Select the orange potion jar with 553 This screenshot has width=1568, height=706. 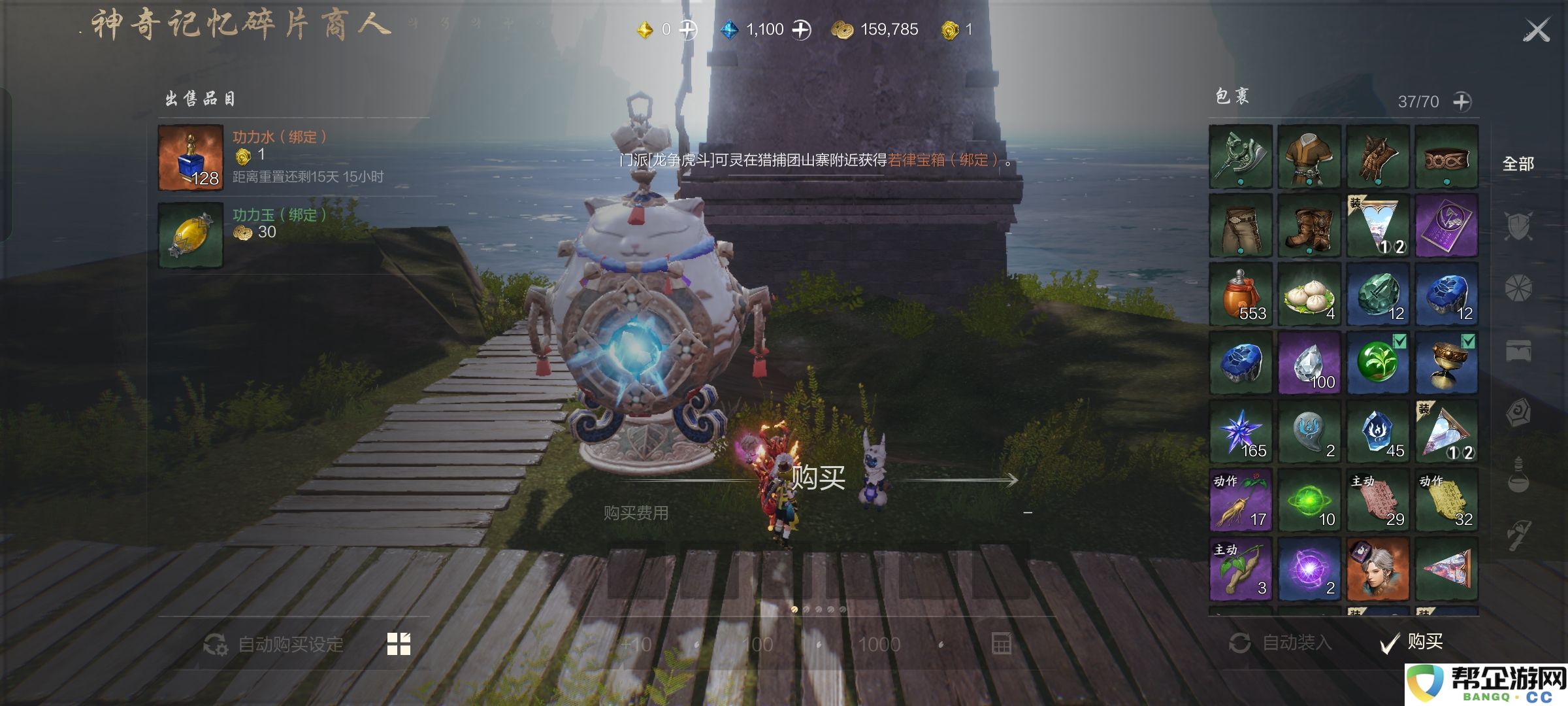click(1241, 295)
